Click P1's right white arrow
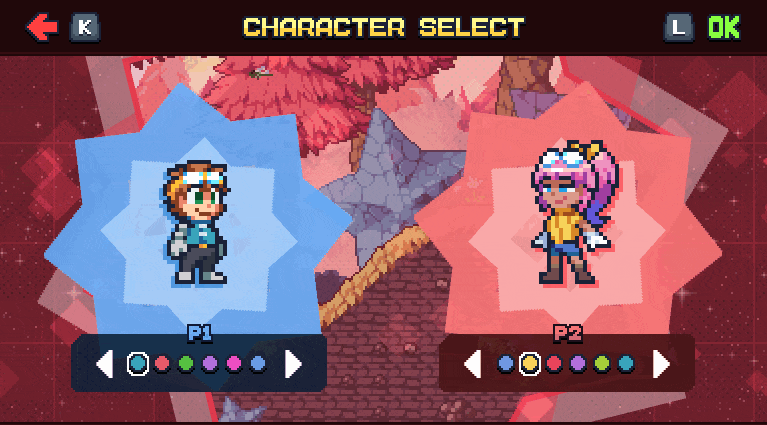 click(293, 364)
